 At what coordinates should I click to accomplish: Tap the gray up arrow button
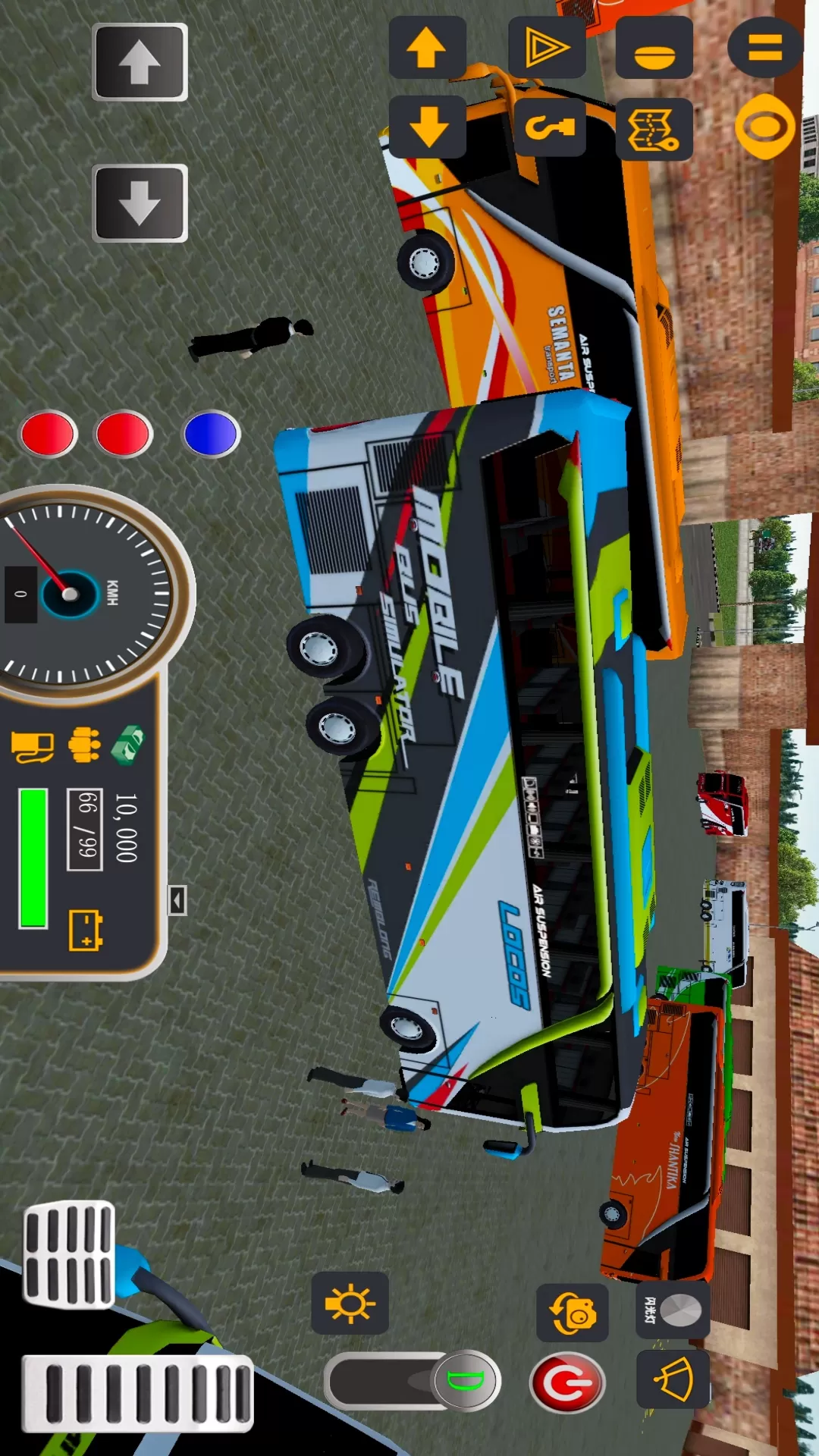click(x=140, y=62)
